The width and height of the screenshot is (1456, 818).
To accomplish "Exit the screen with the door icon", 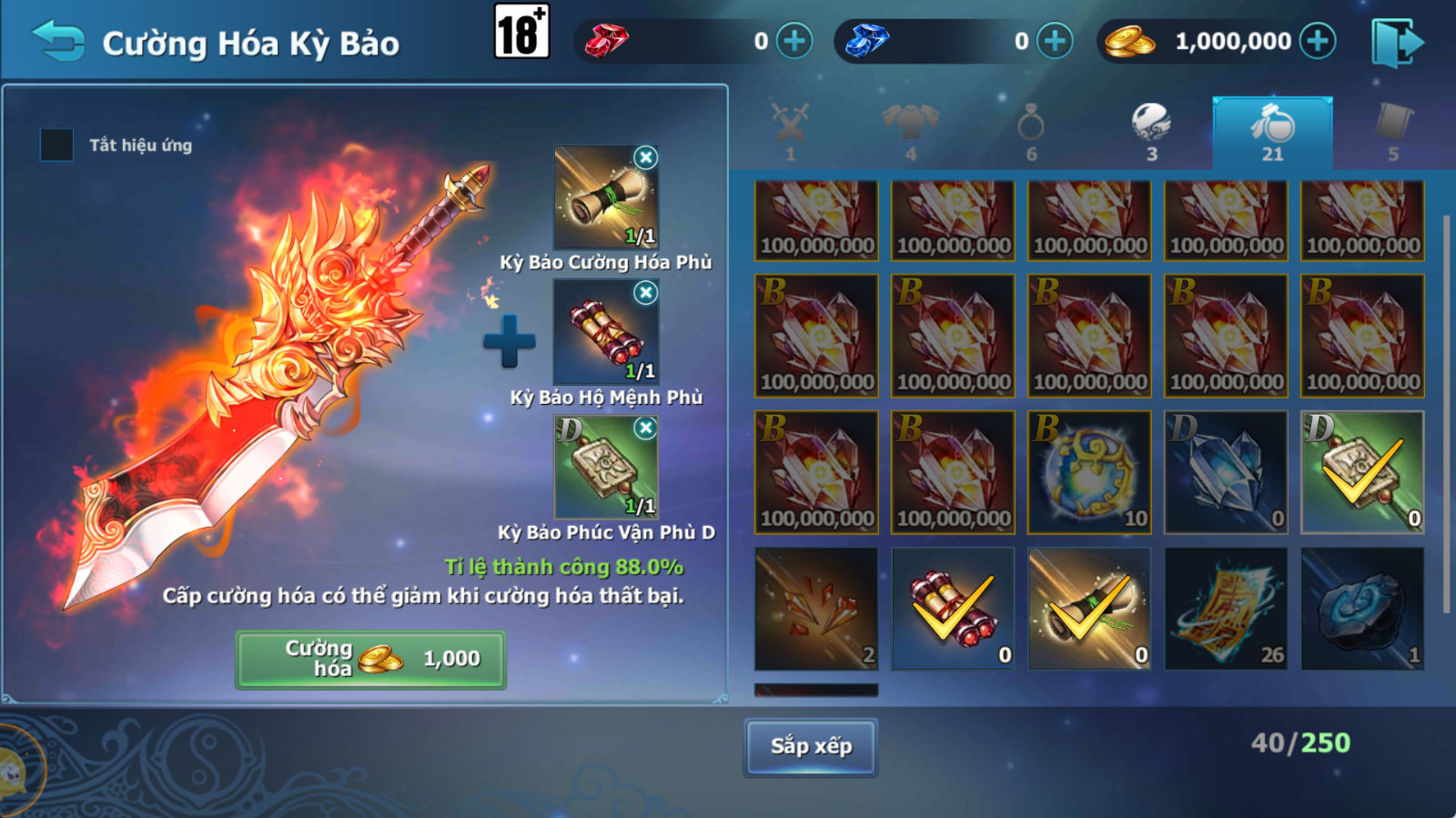I will (x=1397, y=42).
